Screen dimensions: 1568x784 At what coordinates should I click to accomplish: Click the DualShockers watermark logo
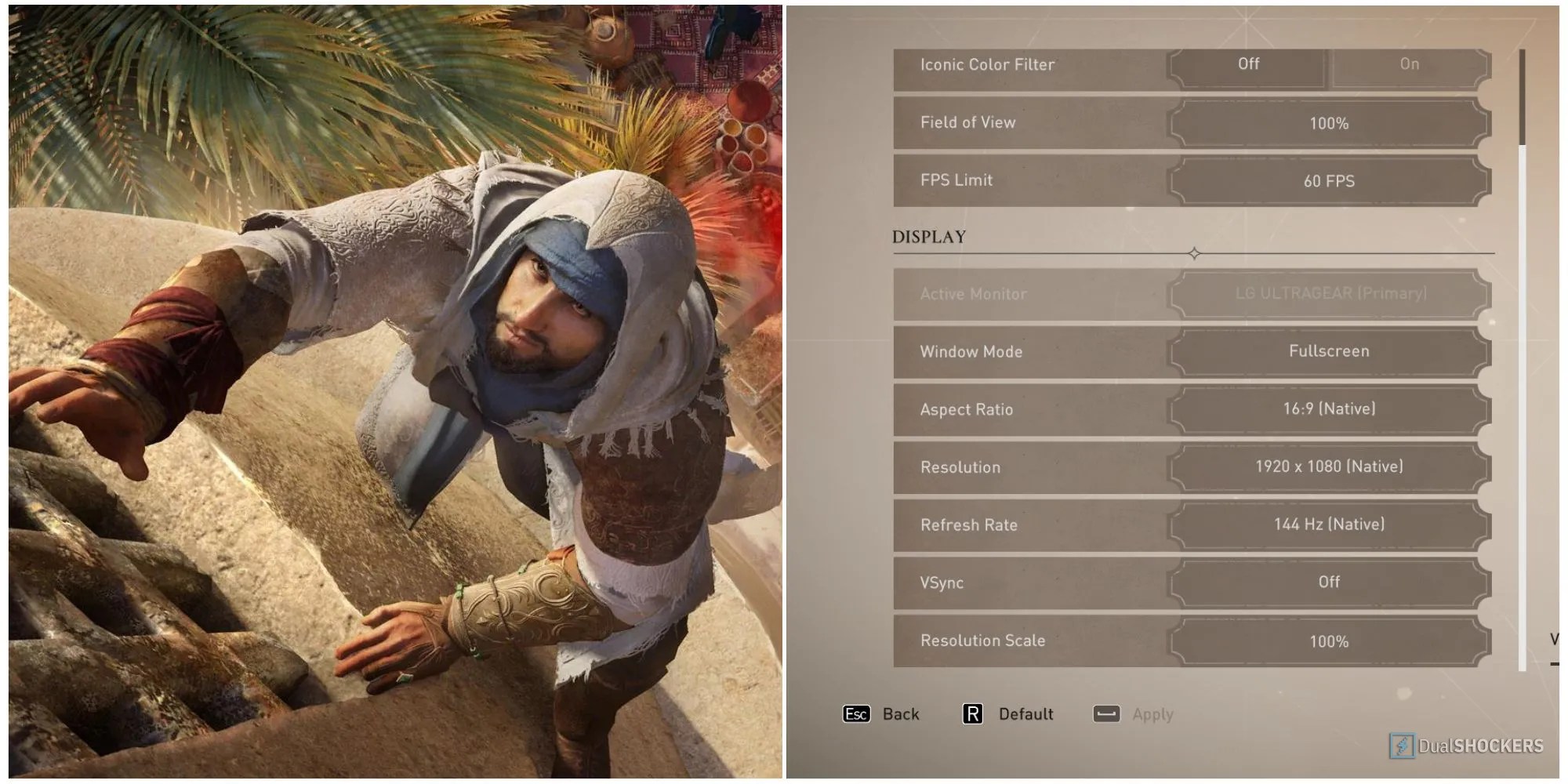tap(1466, 746)
